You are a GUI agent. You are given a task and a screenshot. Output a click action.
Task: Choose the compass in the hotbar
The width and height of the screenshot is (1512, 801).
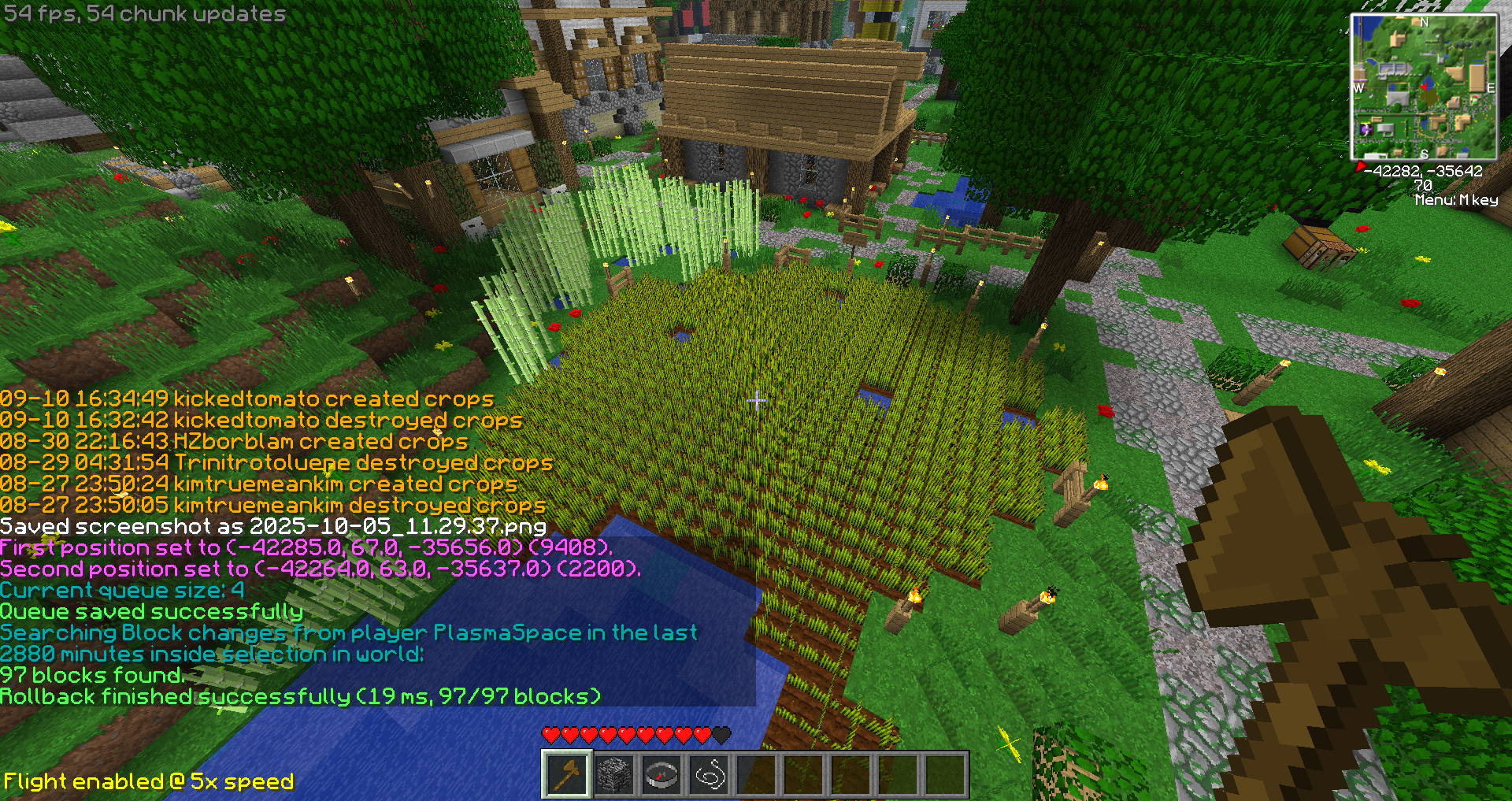(x=661, y=775)
